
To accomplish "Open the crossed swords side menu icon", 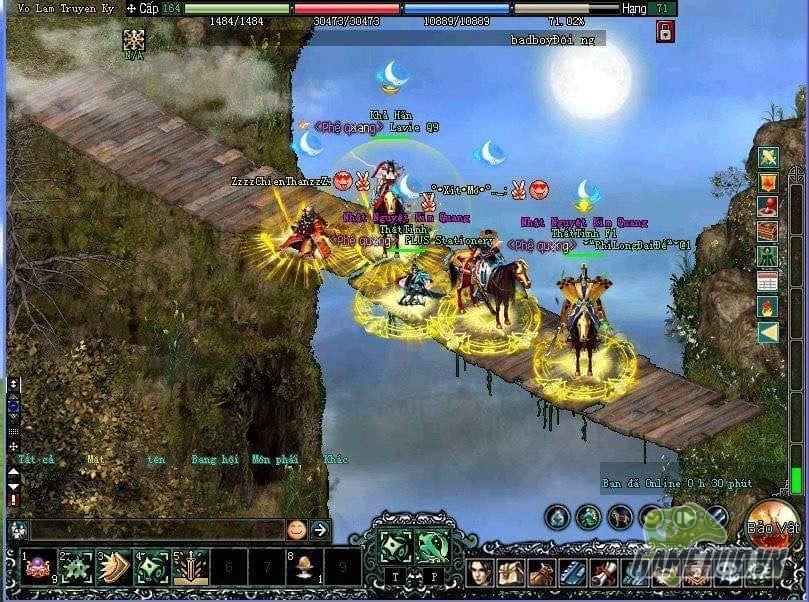I will click(x=768, y=158).
